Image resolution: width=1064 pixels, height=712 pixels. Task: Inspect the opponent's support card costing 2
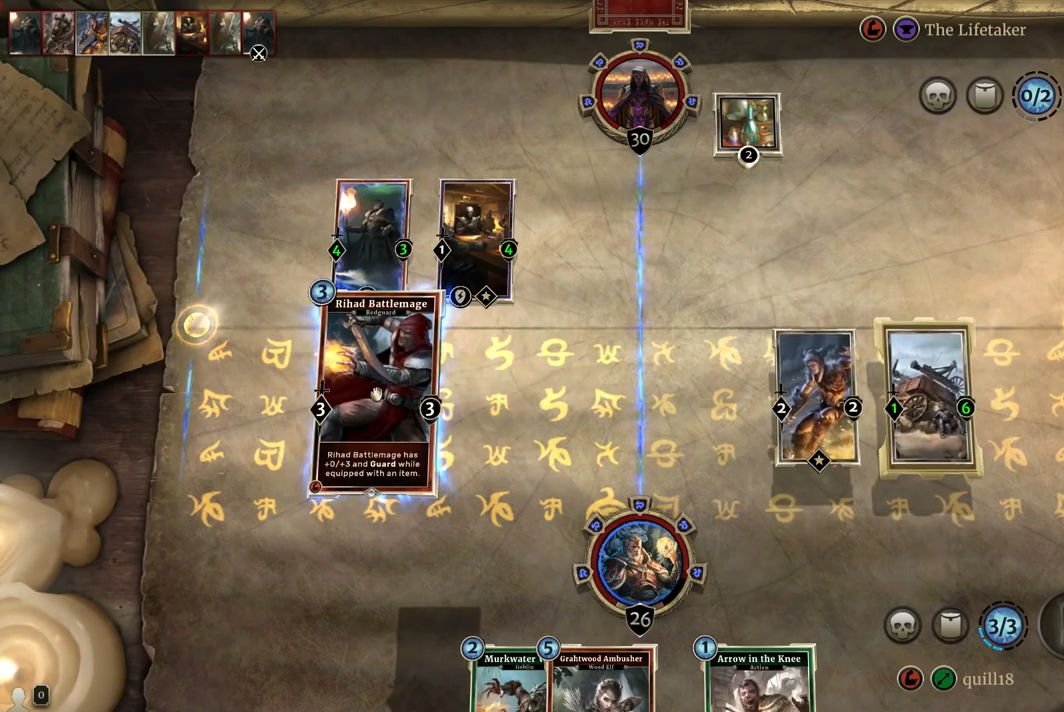pyautogui.click(x=747, y=124)
